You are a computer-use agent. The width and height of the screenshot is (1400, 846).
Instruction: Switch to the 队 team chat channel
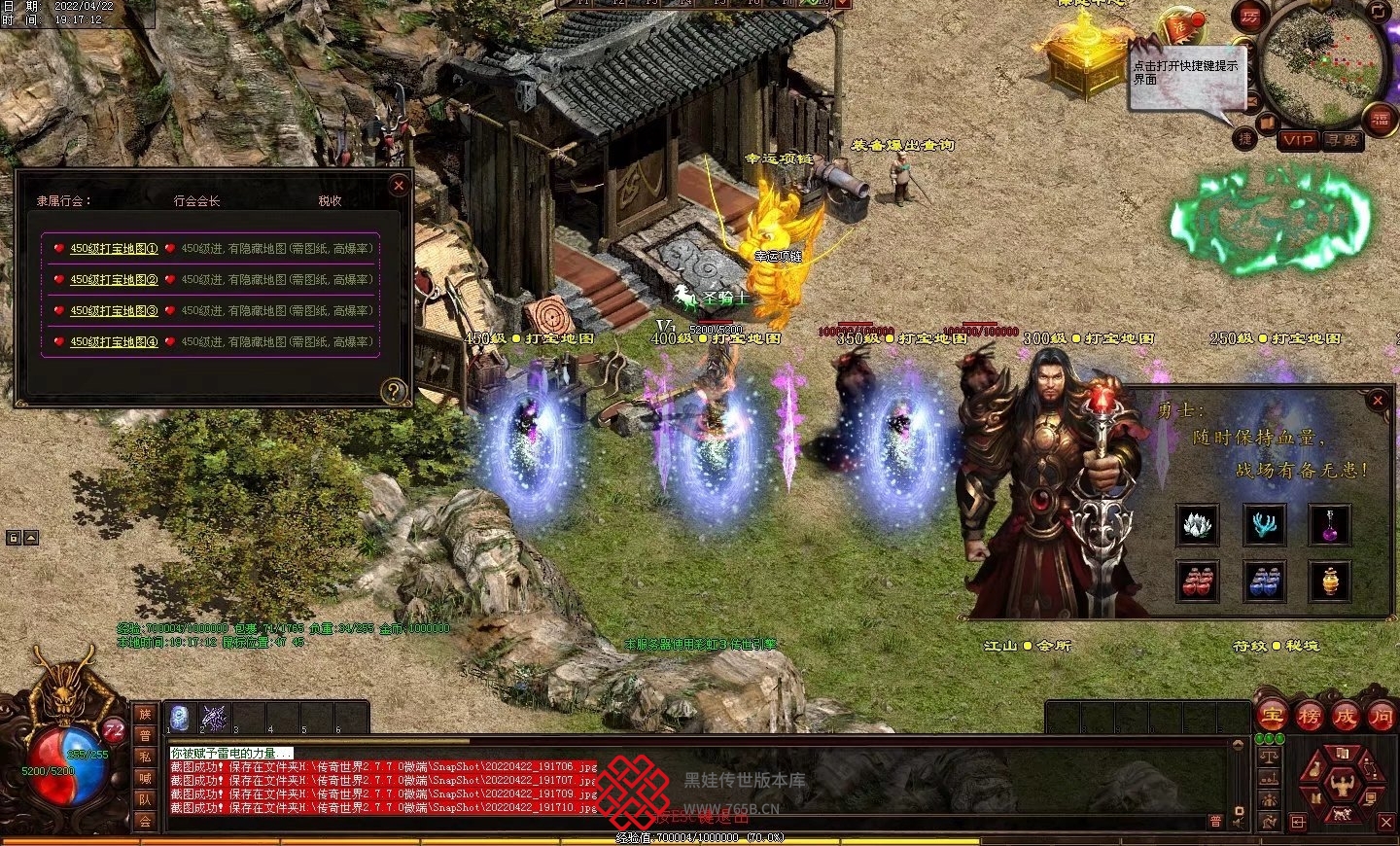(x=145, y=799)
